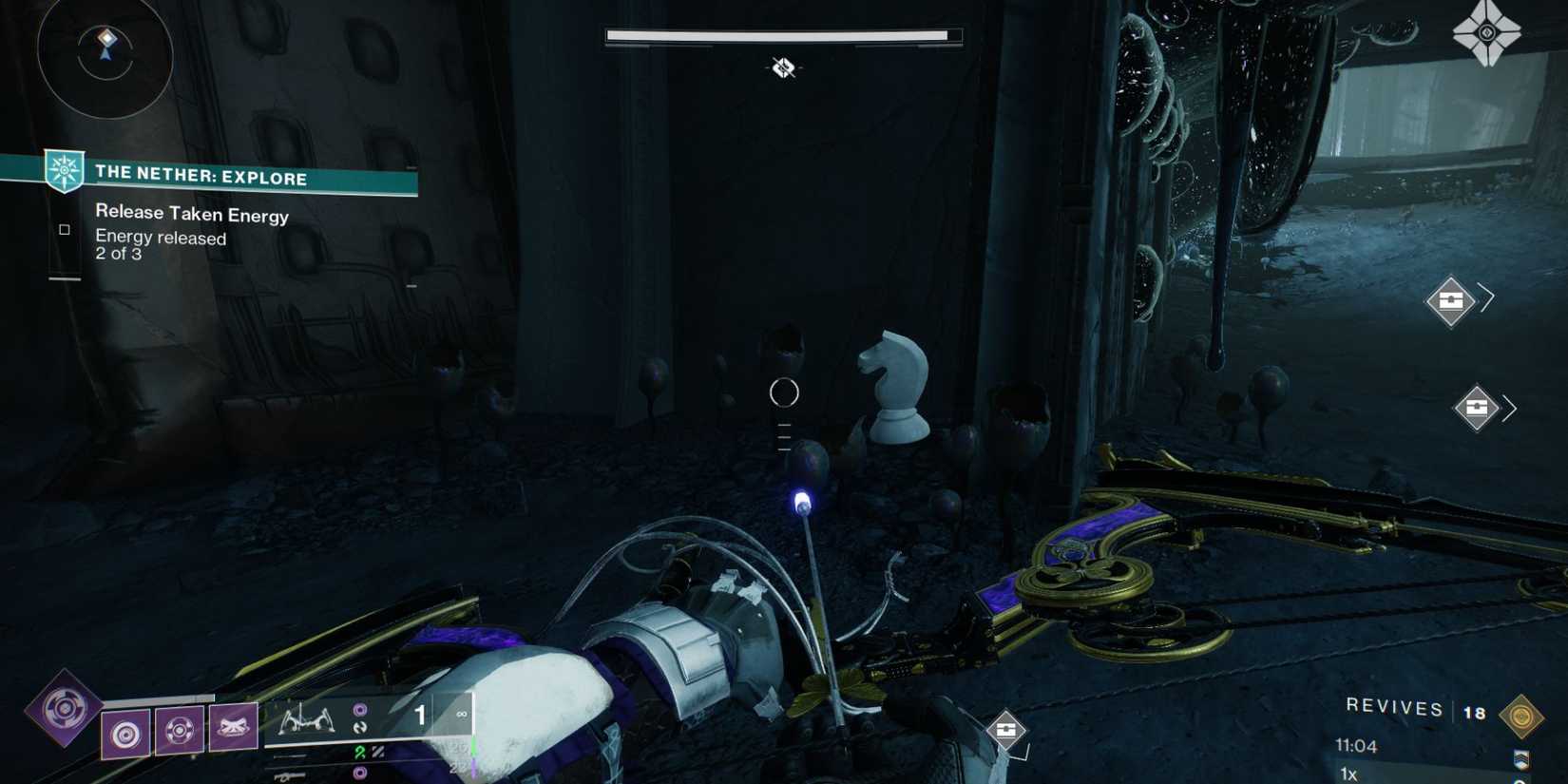Click the equipped bow weapon icon
Image resolution: width=1568 pixels, height=784 pixels.
[304, 718]
